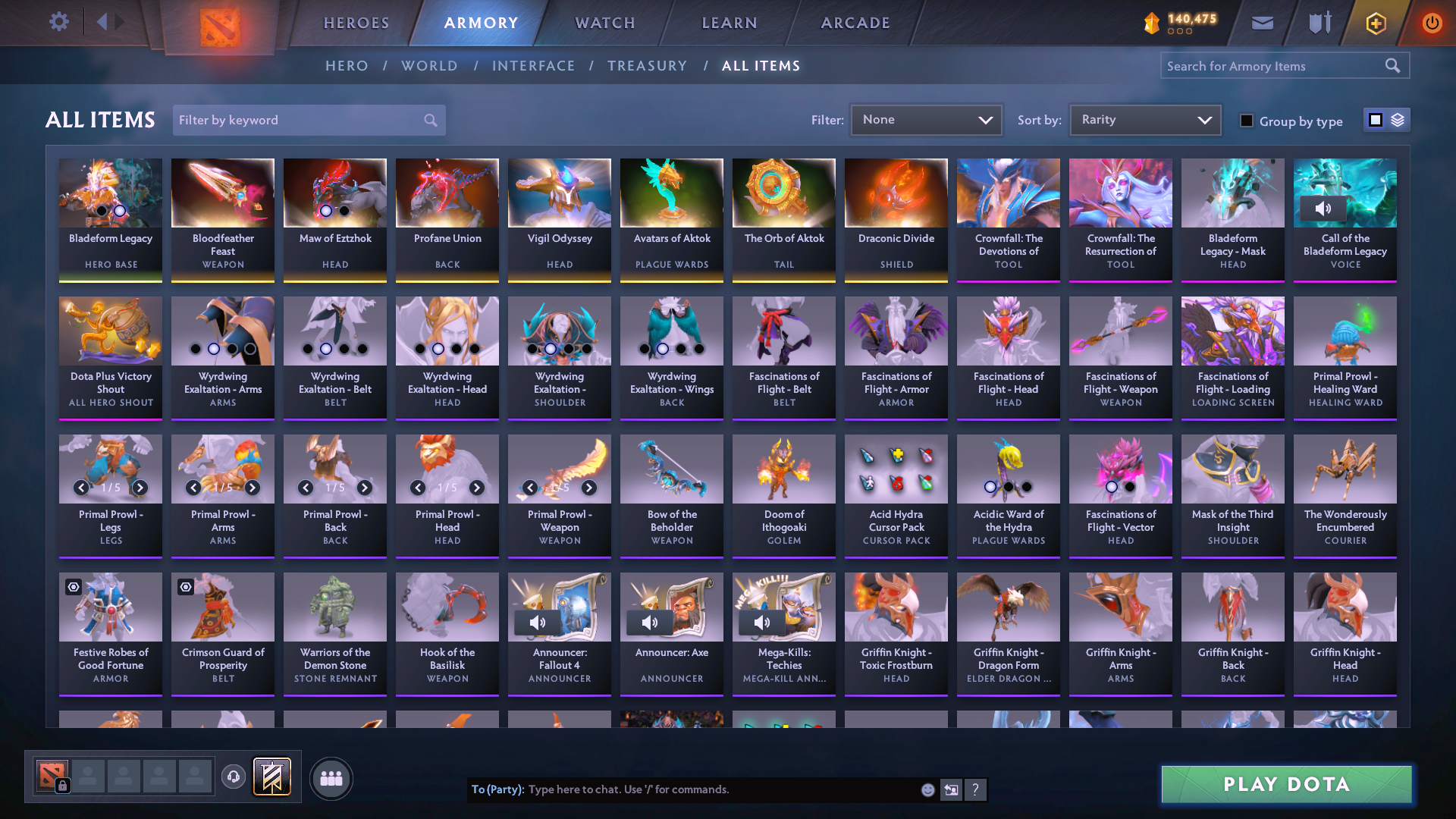Toggle preview eye on Festive Robes of Good Fortune
This screenshot has width=1456, height=819.
point(74,586)
